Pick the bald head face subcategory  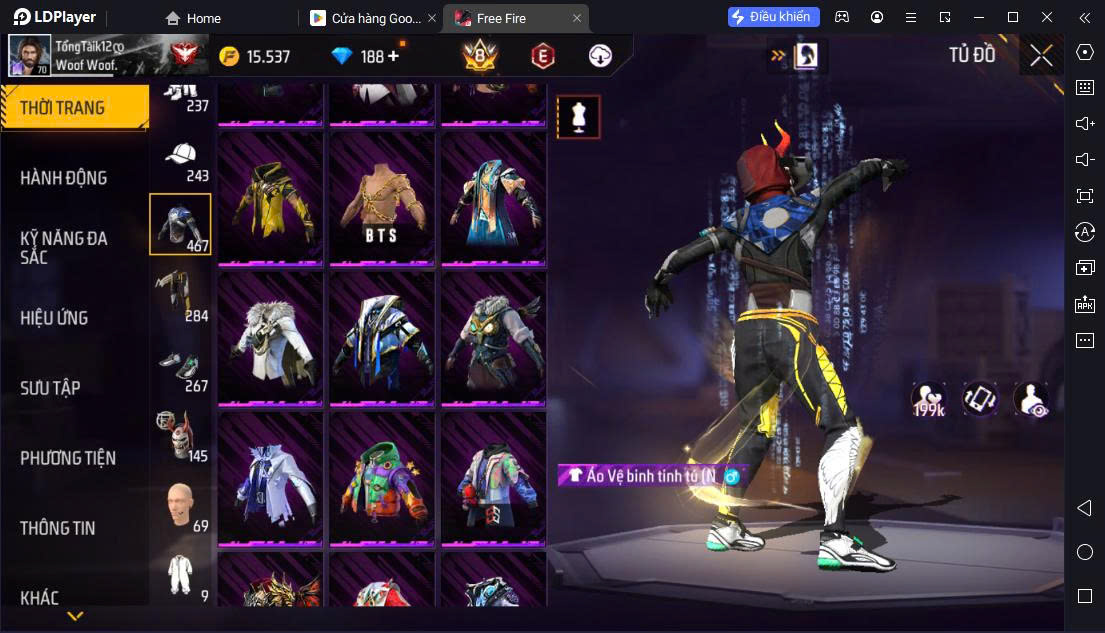pos(181,506)
